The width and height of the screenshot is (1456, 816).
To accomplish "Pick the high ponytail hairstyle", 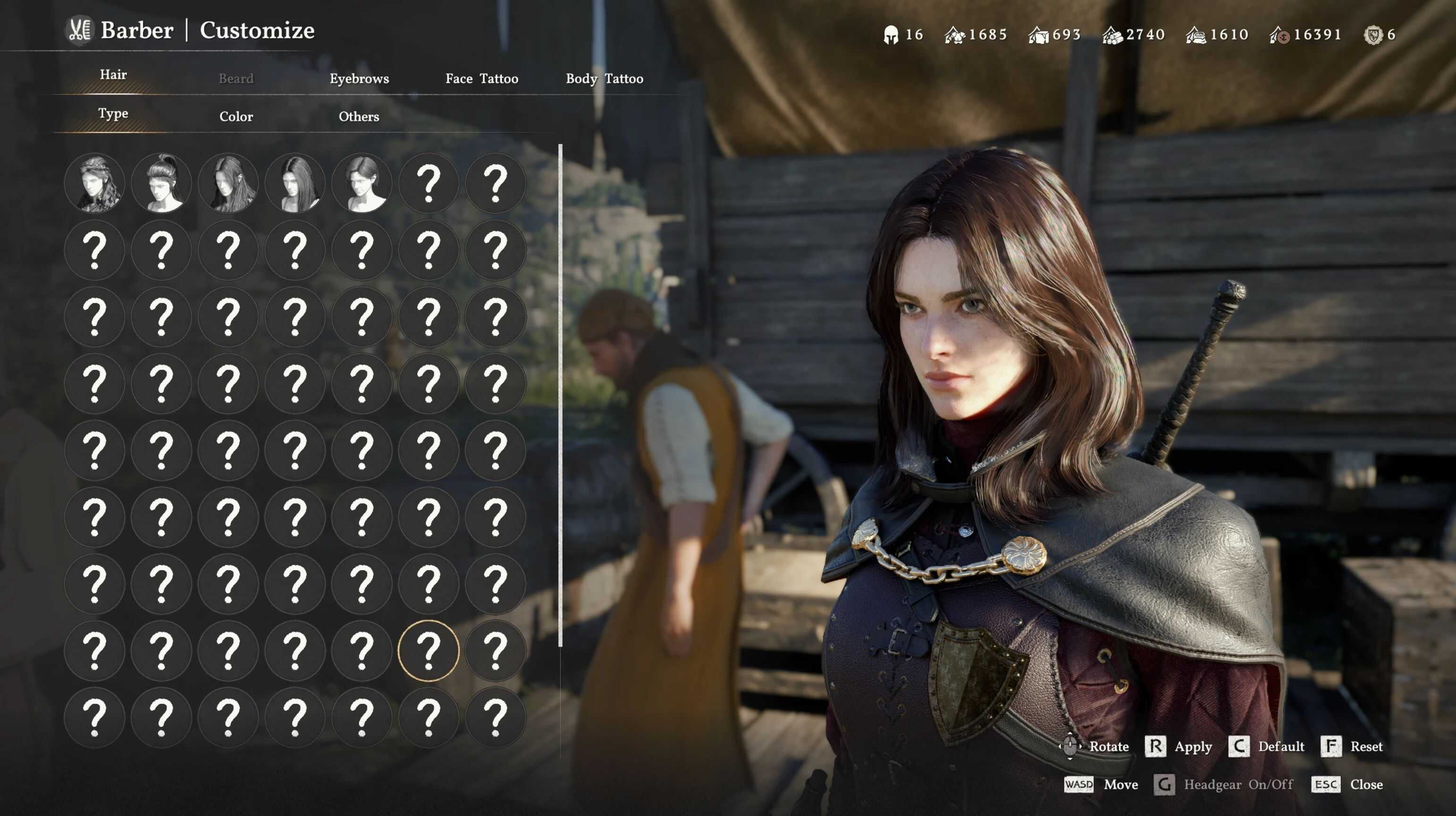I will pyautogui.click(x=161, y=183).
